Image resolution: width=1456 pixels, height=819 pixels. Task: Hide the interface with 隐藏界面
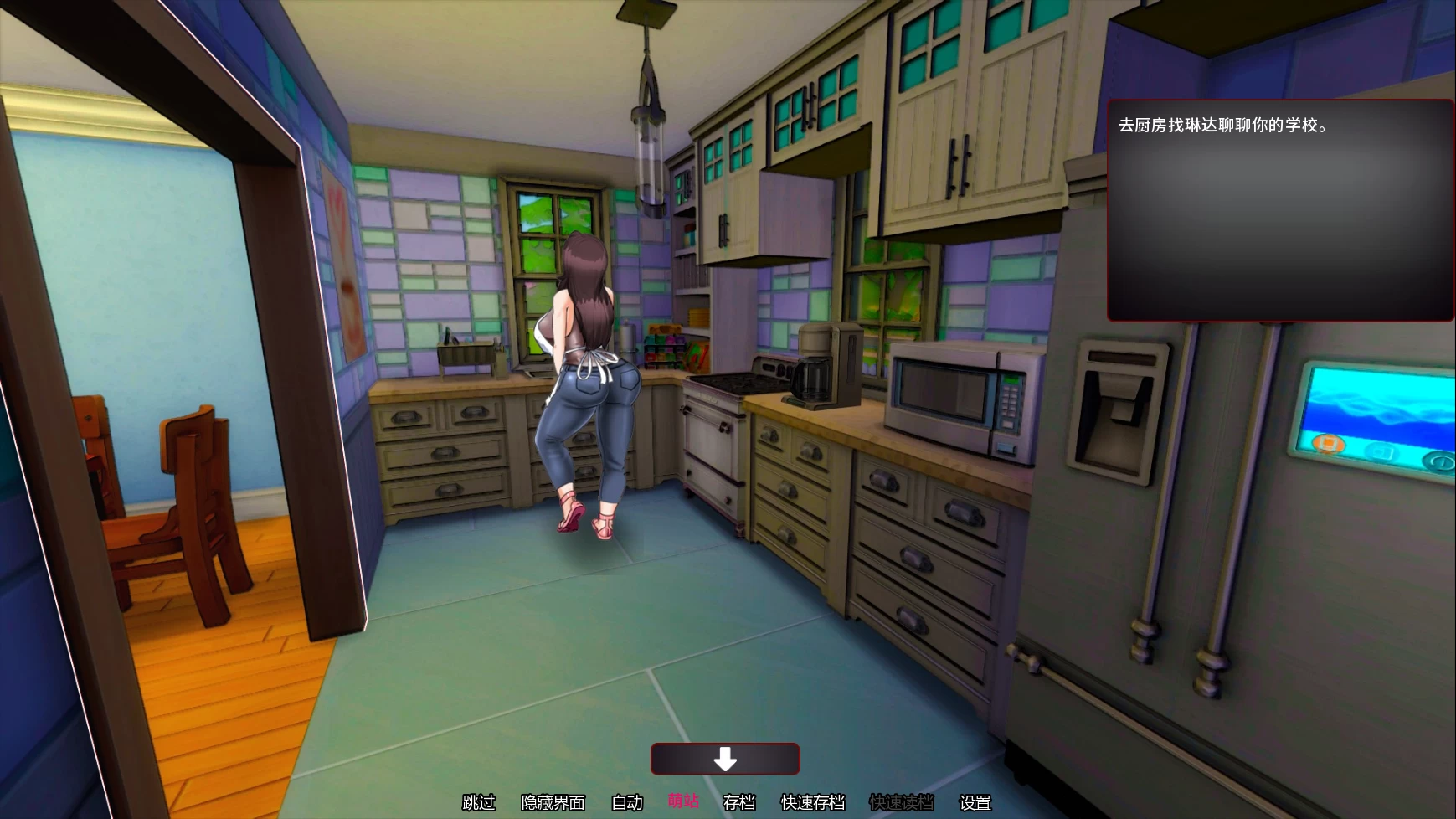(553, 802)
